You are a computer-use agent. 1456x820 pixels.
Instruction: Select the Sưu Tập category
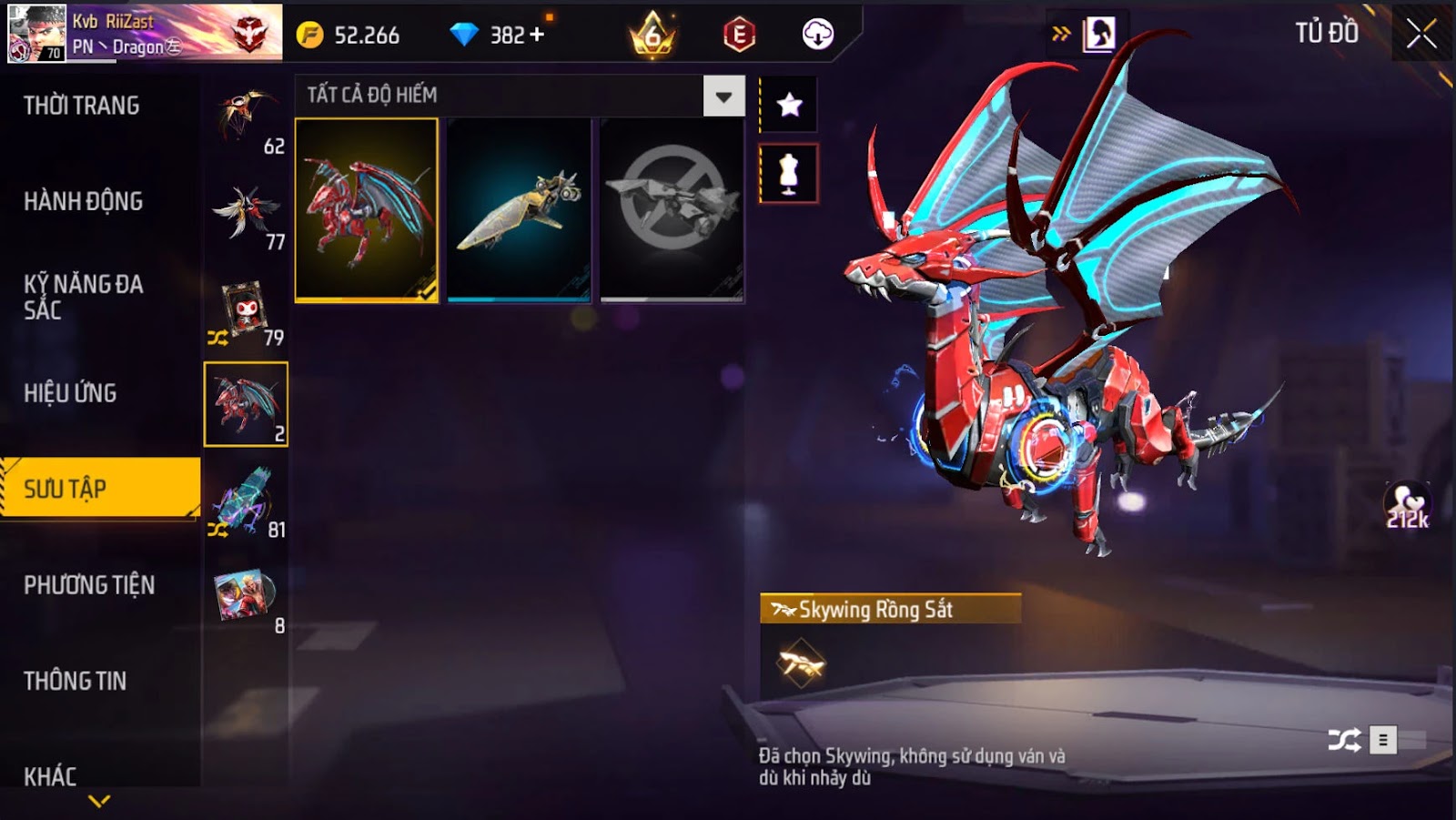click(65, 489)
